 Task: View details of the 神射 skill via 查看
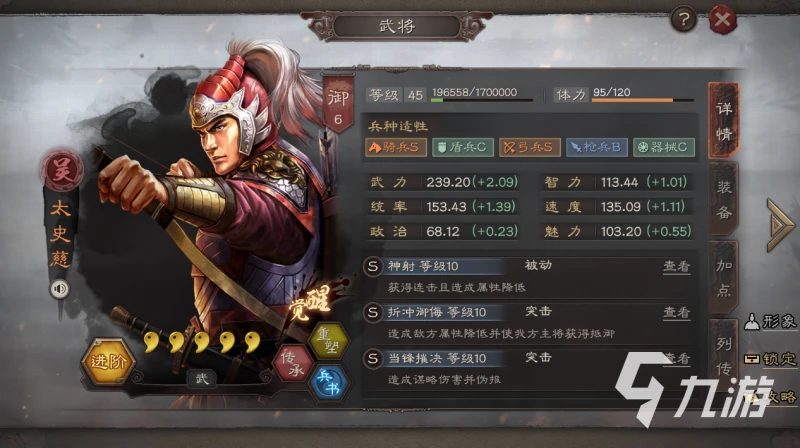[x=676, y=267]
